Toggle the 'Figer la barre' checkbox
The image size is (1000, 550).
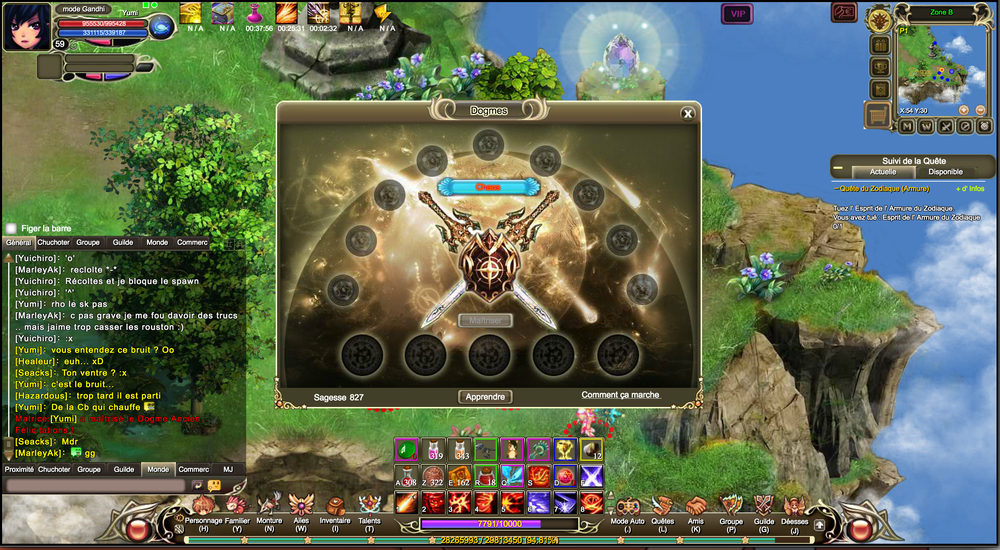(11, 228)
